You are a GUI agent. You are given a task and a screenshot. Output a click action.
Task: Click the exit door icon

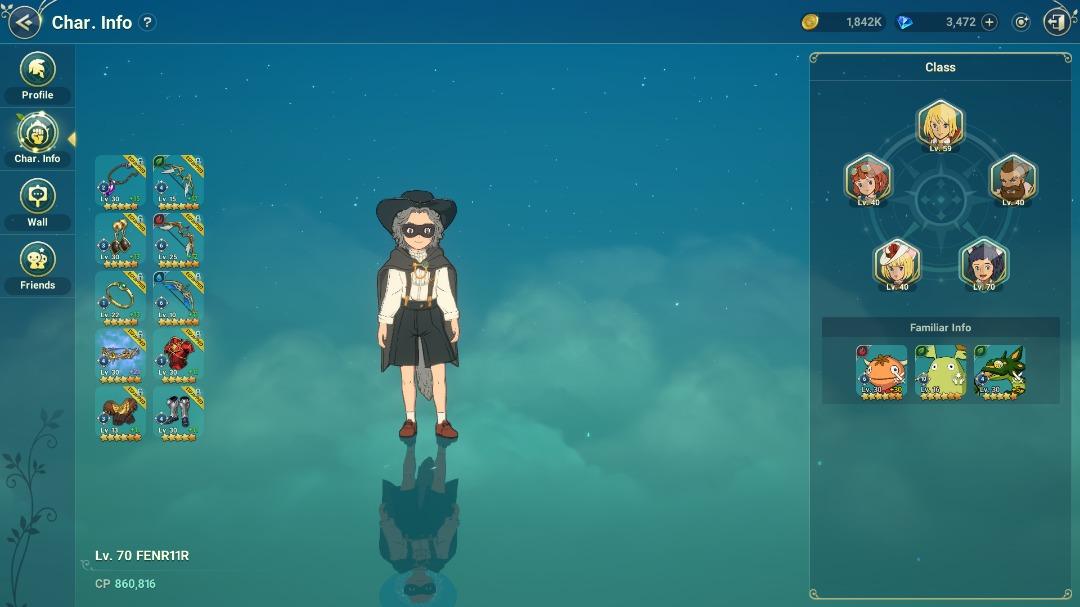coord(1056,22)
